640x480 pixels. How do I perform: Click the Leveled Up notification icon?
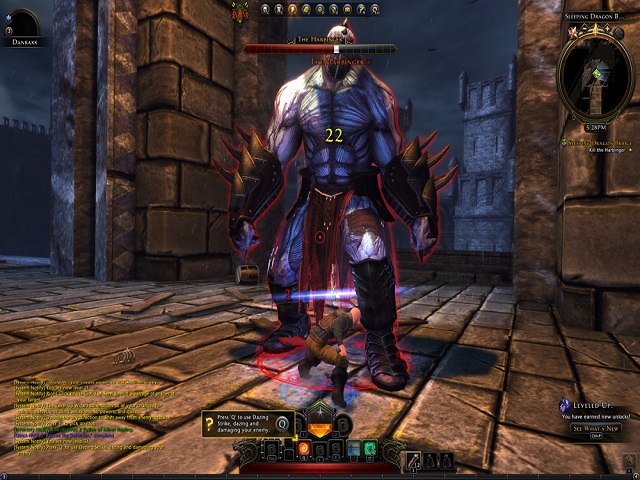coord(566,407)
